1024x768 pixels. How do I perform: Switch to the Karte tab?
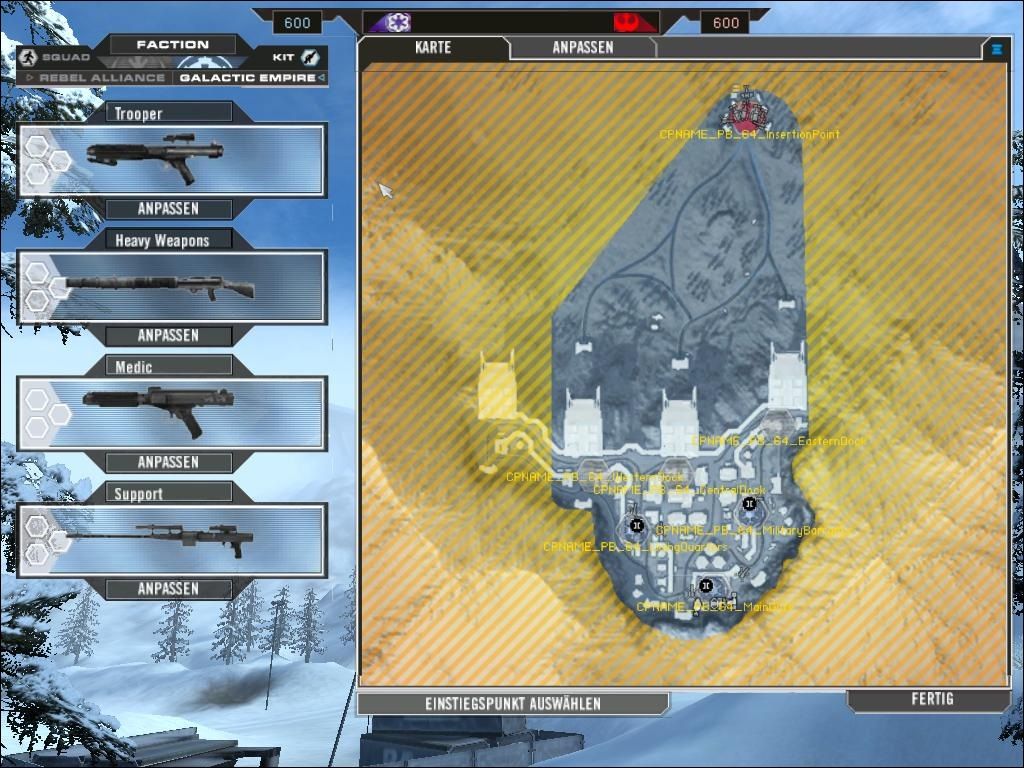tap(433, 48)
